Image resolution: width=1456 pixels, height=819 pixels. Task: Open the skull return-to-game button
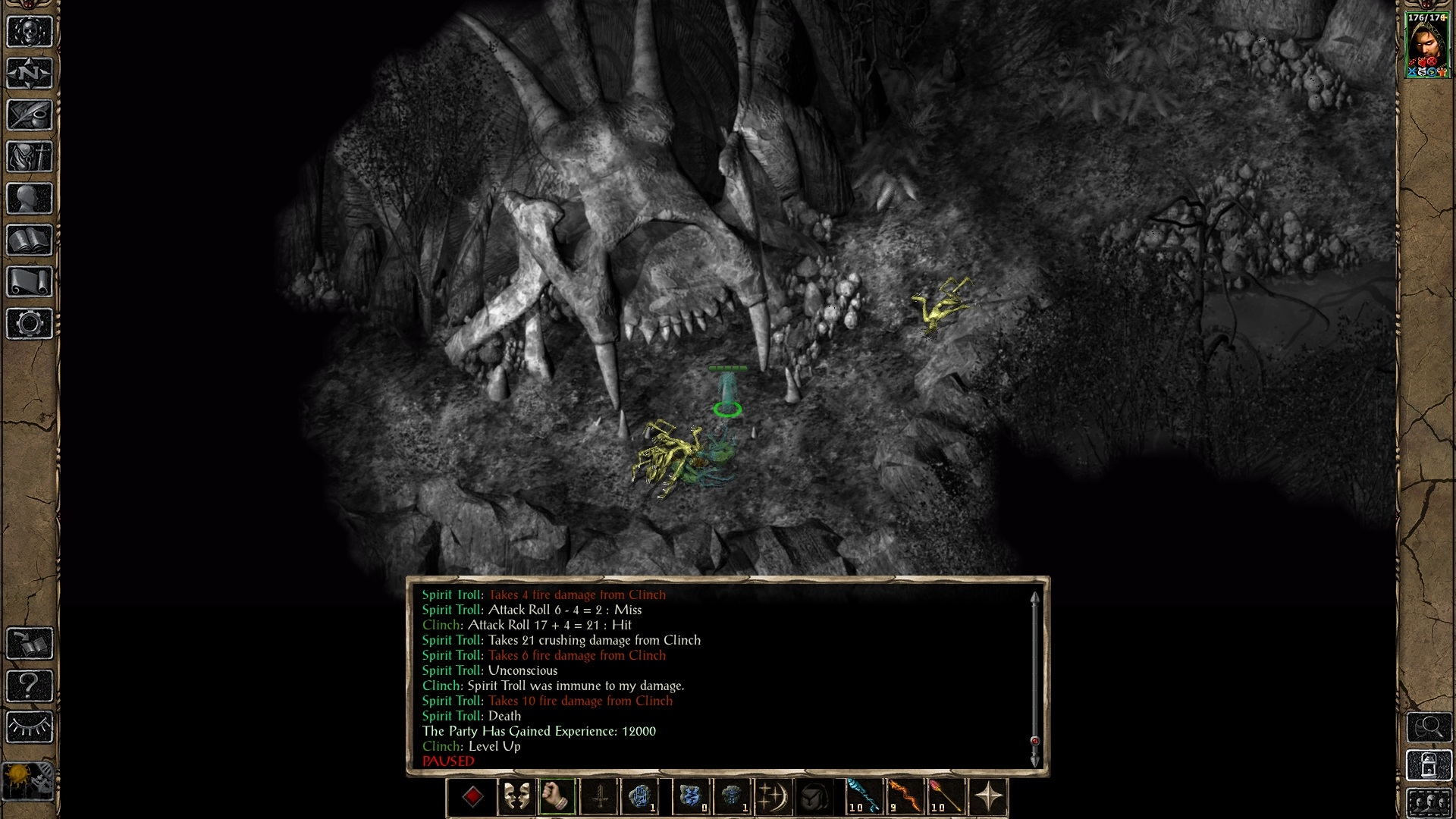[x=30, y=32]
